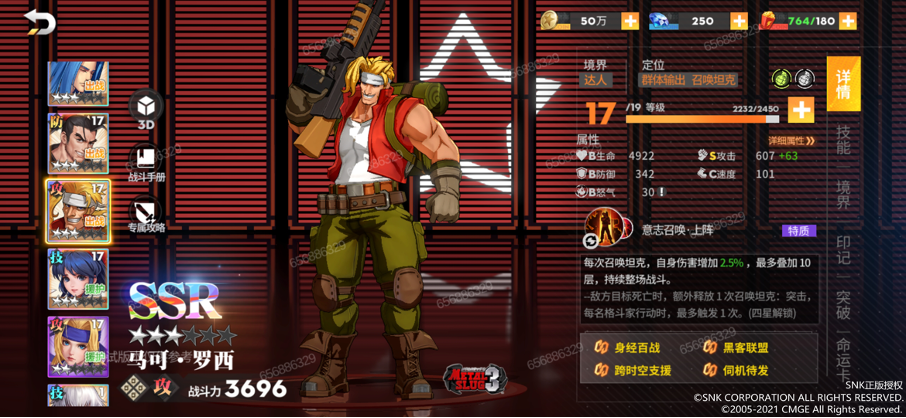The width and height of the screenshot is (906, 418).
Task: Switch to the 境界 realm tab
Action: coord(843,193)
